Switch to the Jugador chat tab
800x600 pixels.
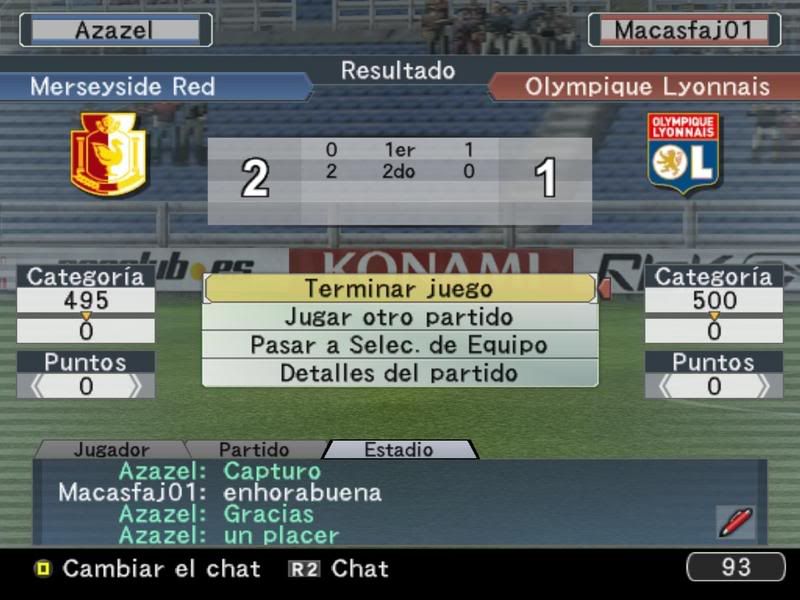click(111, 450)
